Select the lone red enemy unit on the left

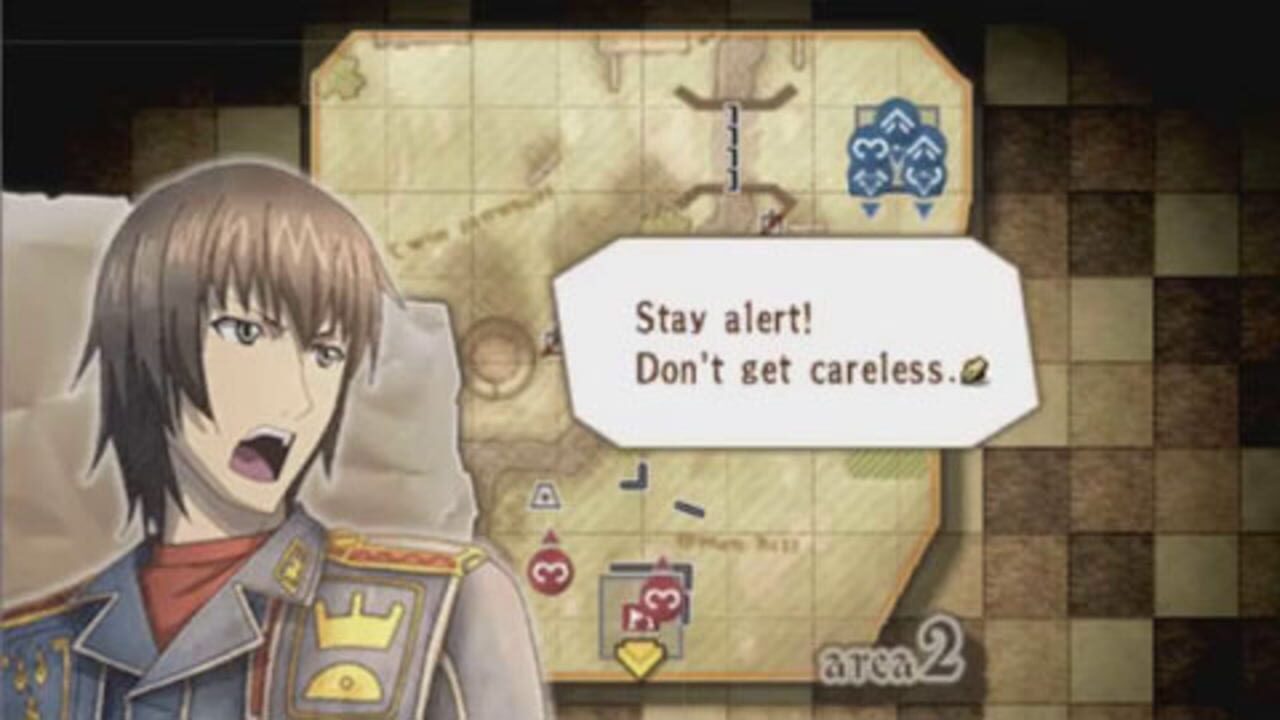(x=551, y=570)
